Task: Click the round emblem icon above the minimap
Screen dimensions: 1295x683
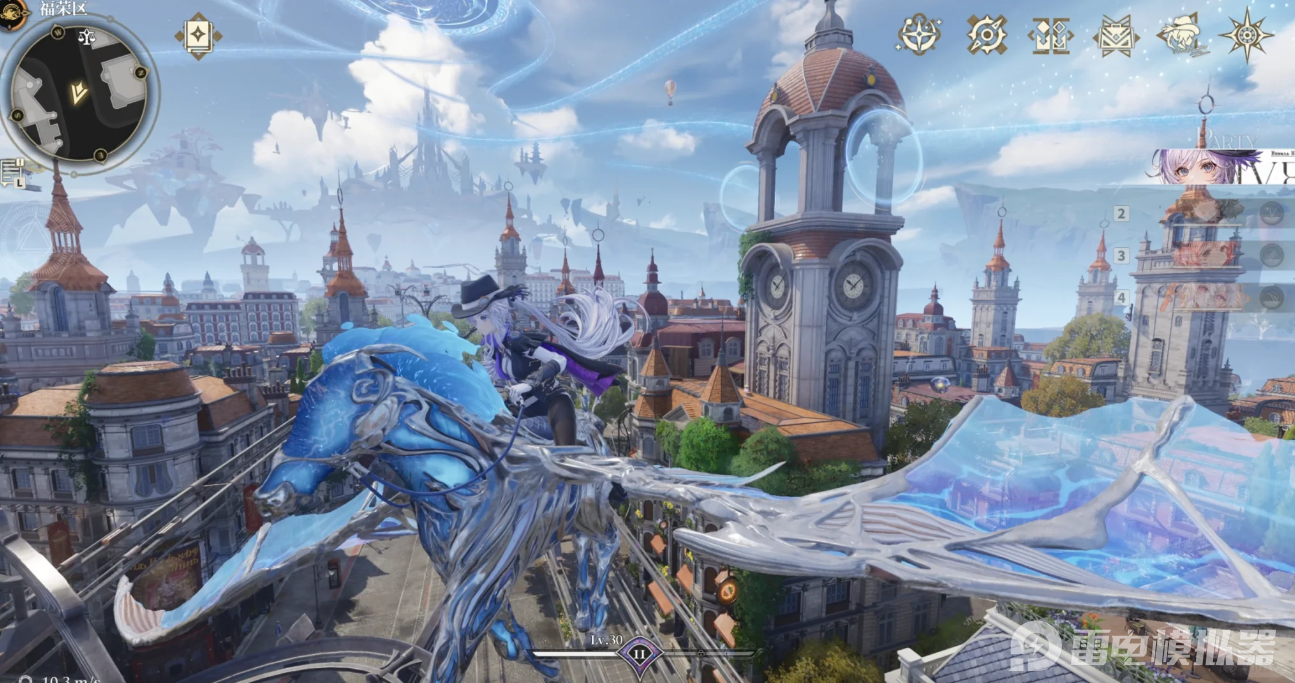Action: pos(13,13)
